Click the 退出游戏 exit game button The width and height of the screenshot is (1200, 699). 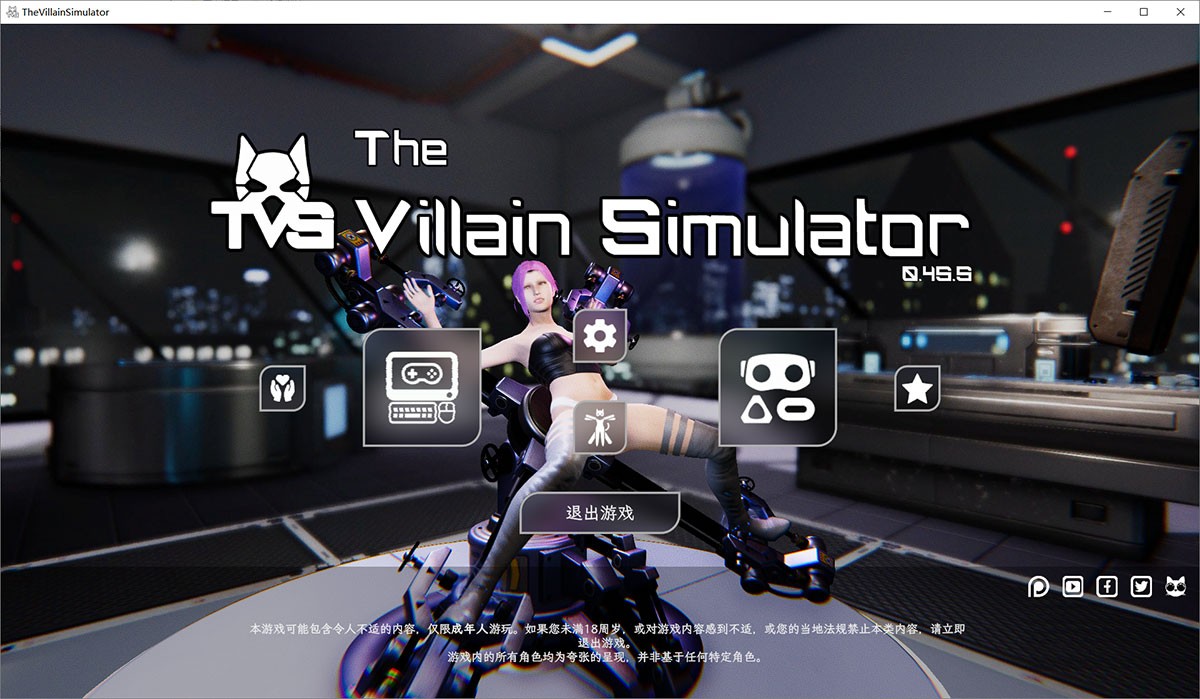(x=600, y=513)
